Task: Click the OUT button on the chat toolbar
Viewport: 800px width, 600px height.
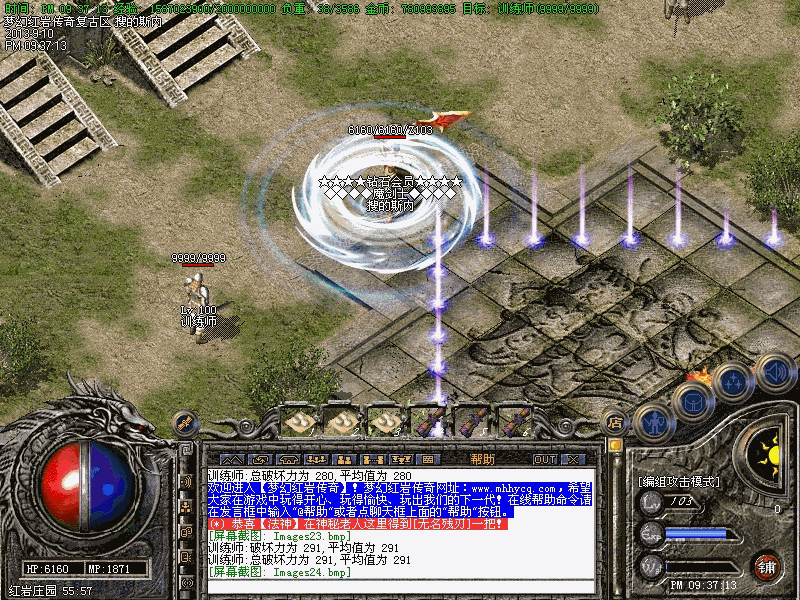Action: [x=544, y=459]
